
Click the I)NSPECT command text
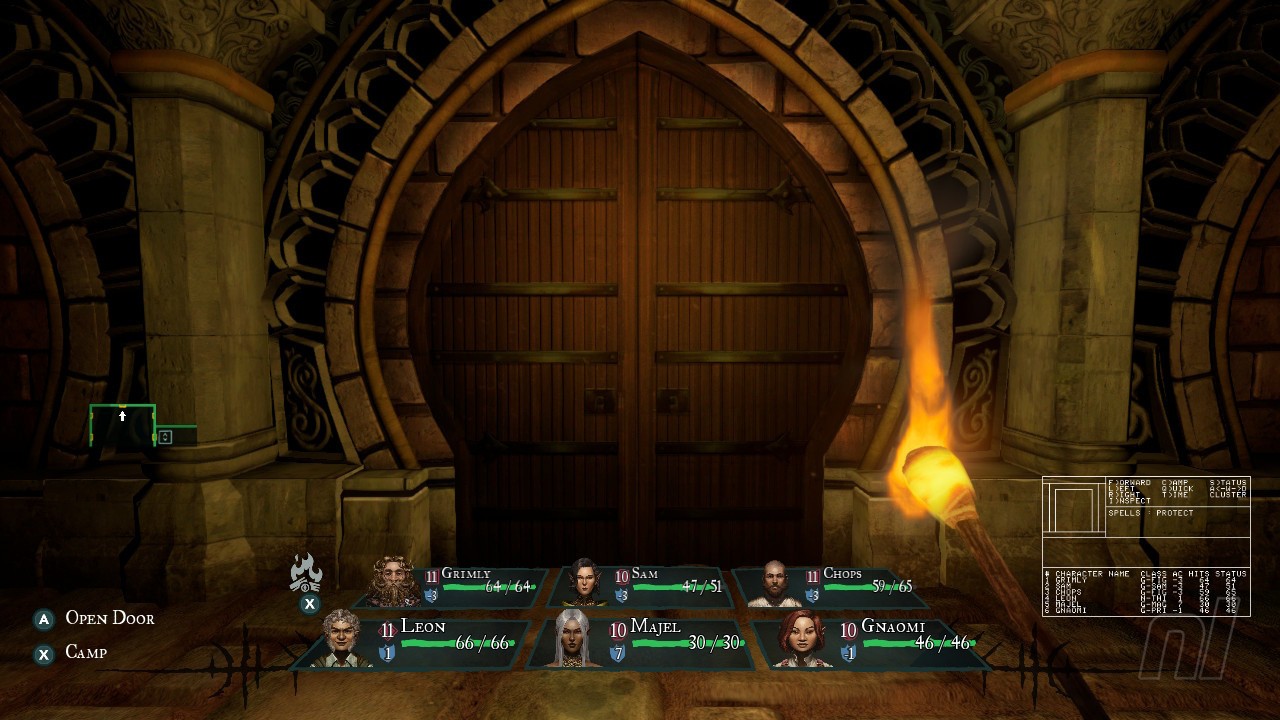click(x=1128, y=502)
